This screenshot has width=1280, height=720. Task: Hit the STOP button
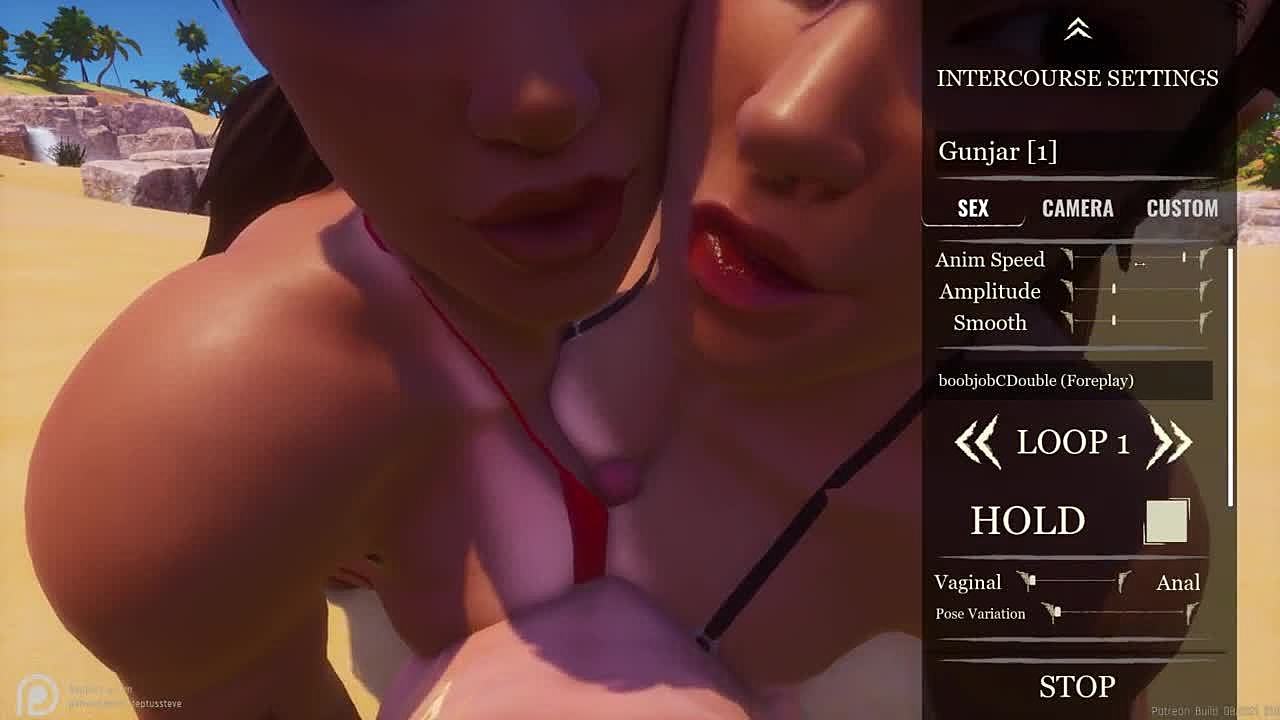(x=1077, y=686)
